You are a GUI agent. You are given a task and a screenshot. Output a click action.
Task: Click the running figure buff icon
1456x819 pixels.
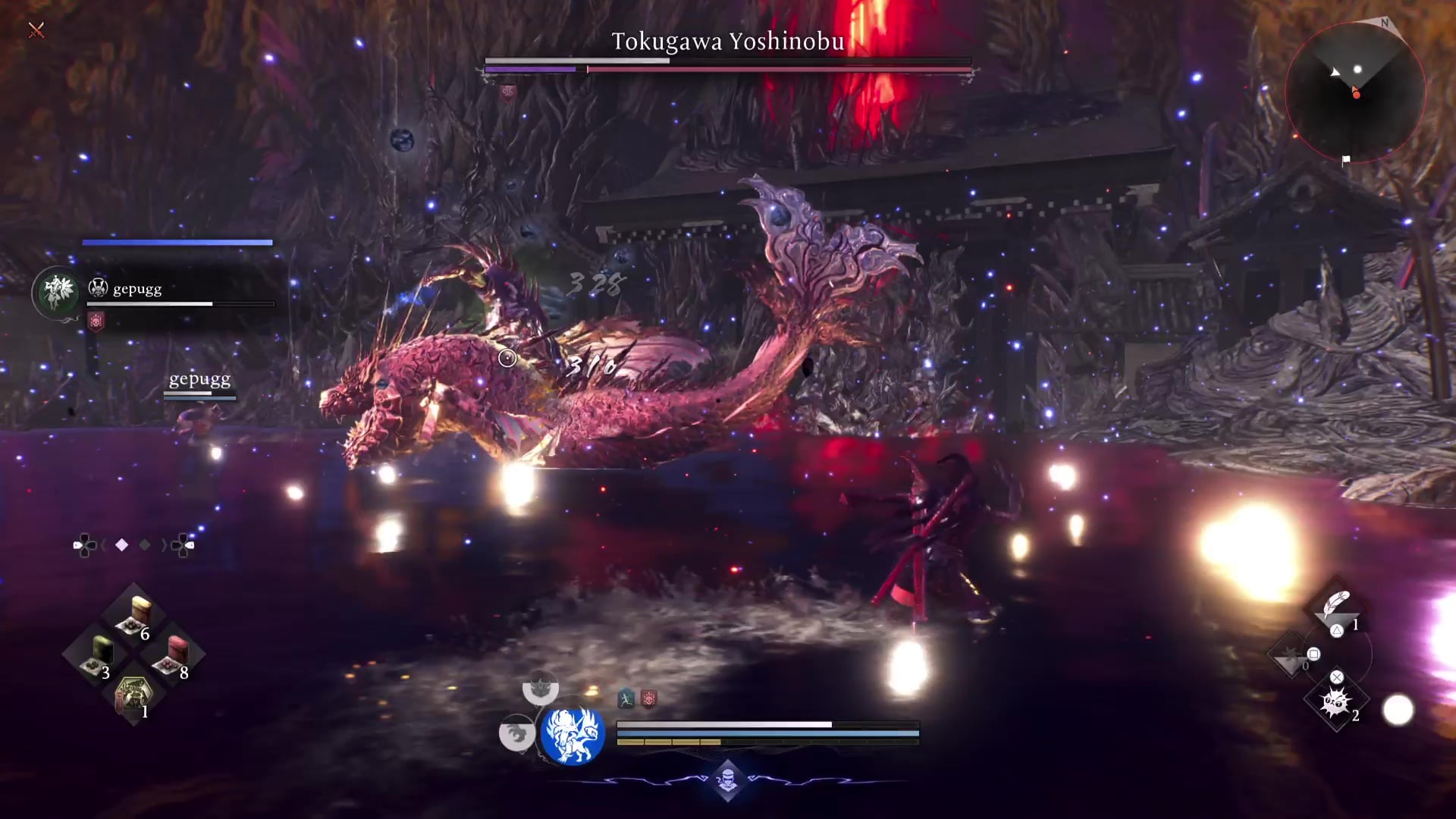(626, 698)
